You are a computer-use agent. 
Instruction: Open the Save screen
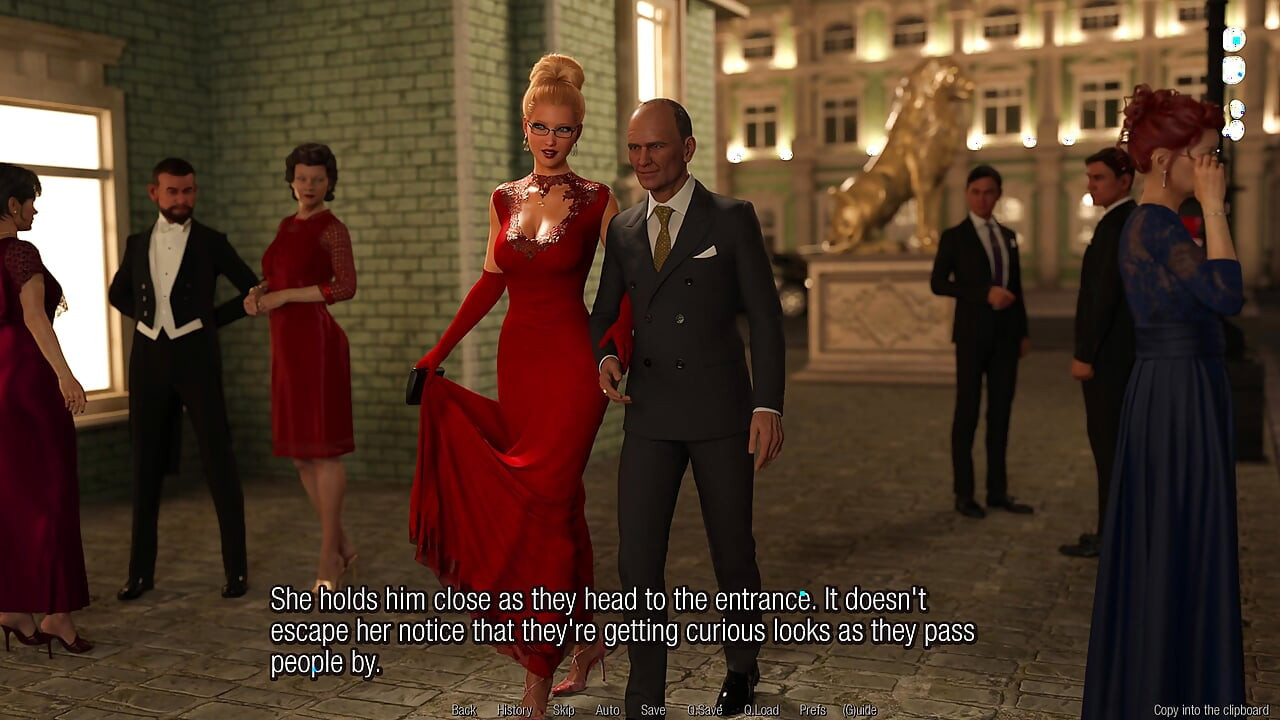pyautogui.click(x=654, y=709)
